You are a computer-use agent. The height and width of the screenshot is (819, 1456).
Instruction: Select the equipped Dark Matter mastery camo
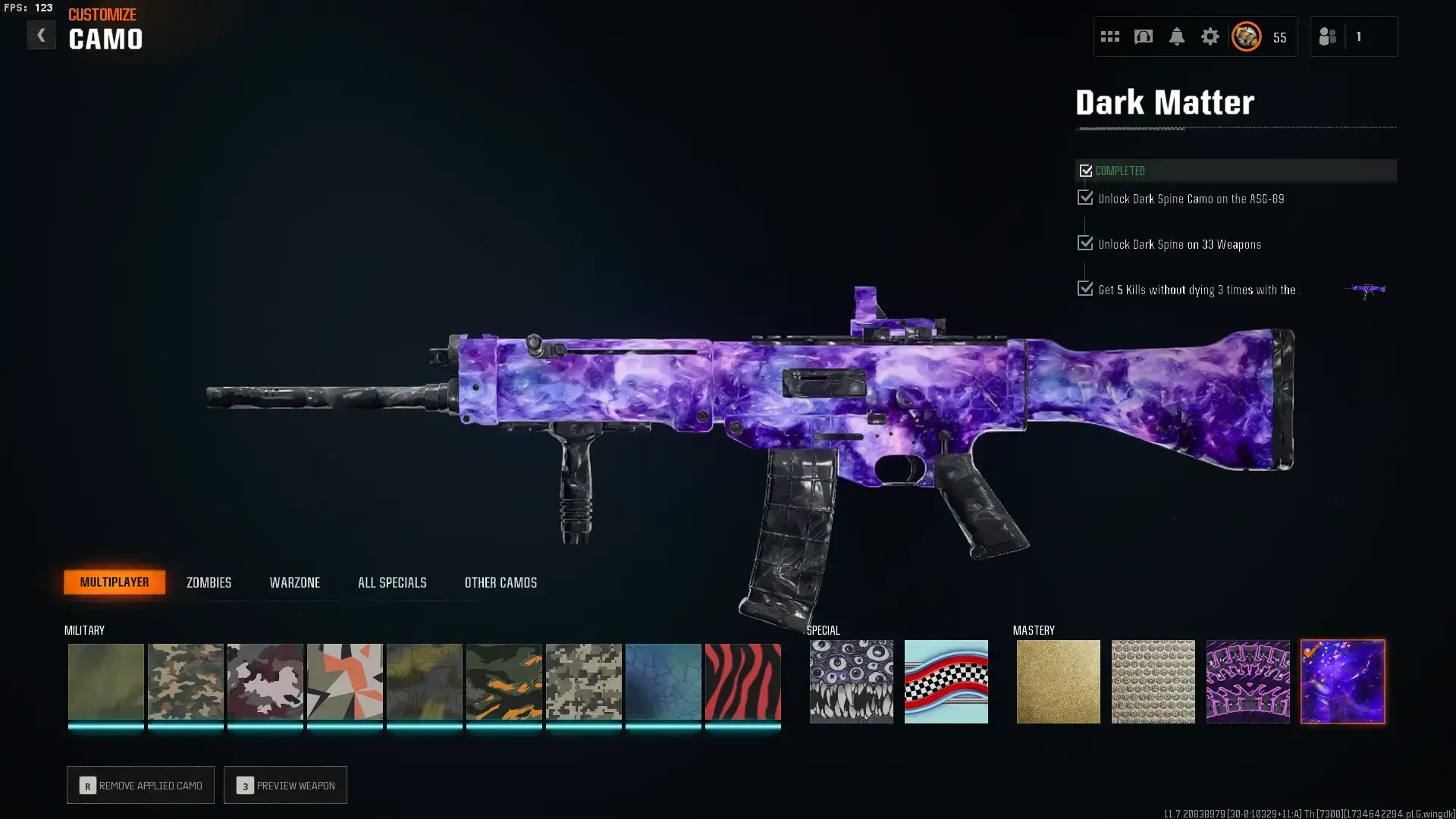1342,681
